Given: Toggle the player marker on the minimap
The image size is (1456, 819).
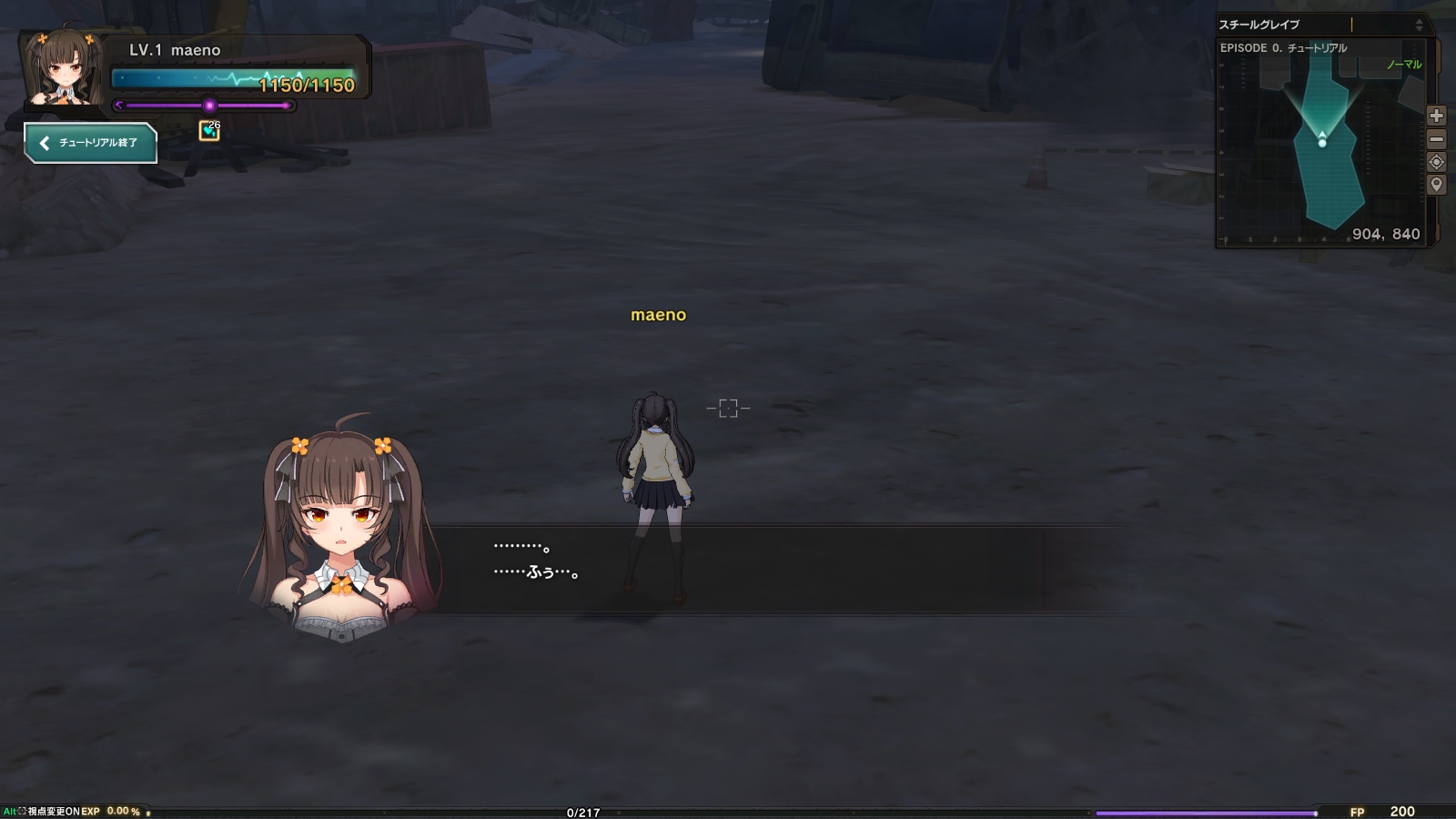Looking at the screenshot, I should pos(1322,143).
